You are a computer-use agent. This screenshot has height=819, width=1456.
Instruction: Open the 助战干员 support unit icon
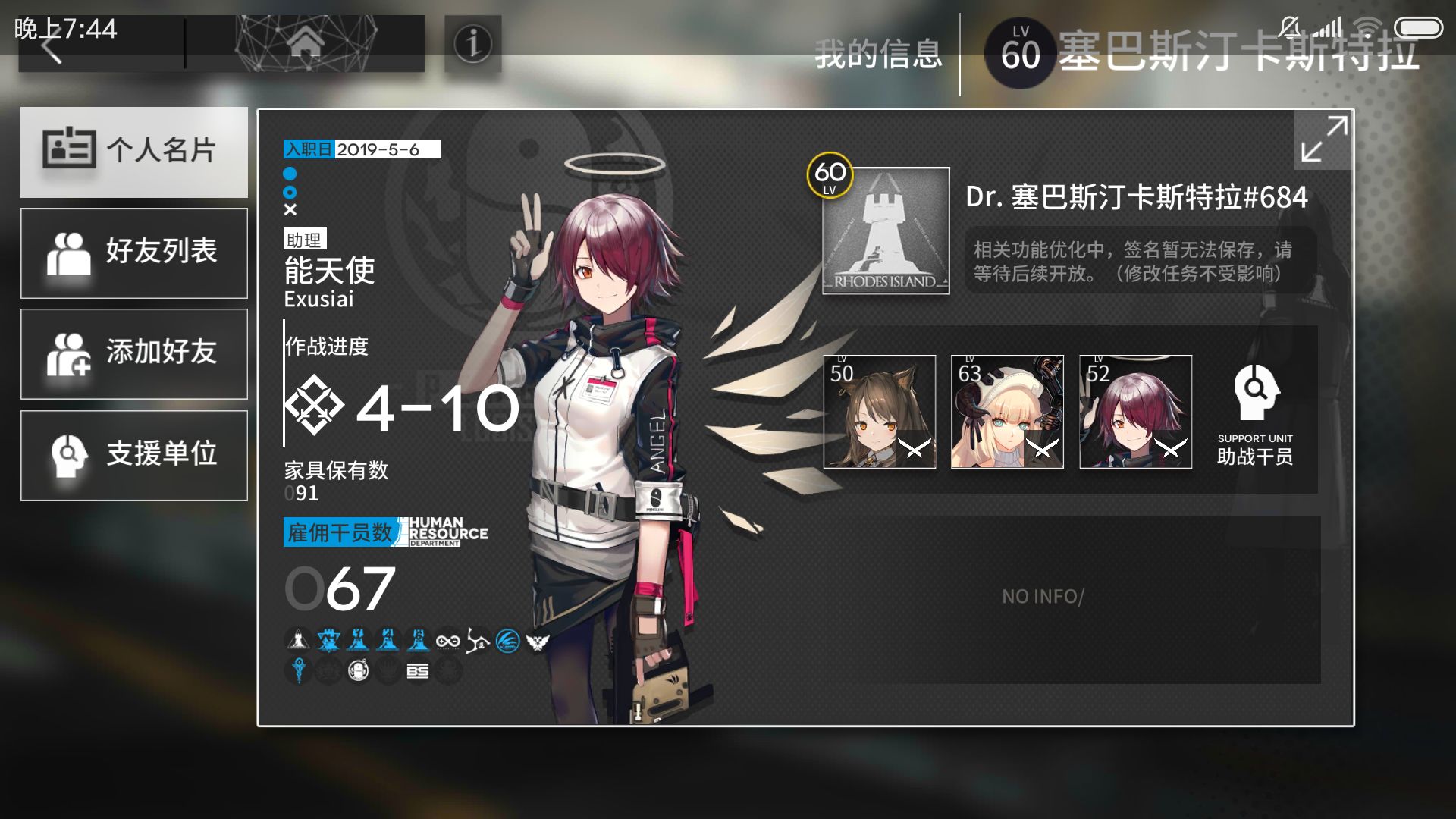click(1255, 413)
